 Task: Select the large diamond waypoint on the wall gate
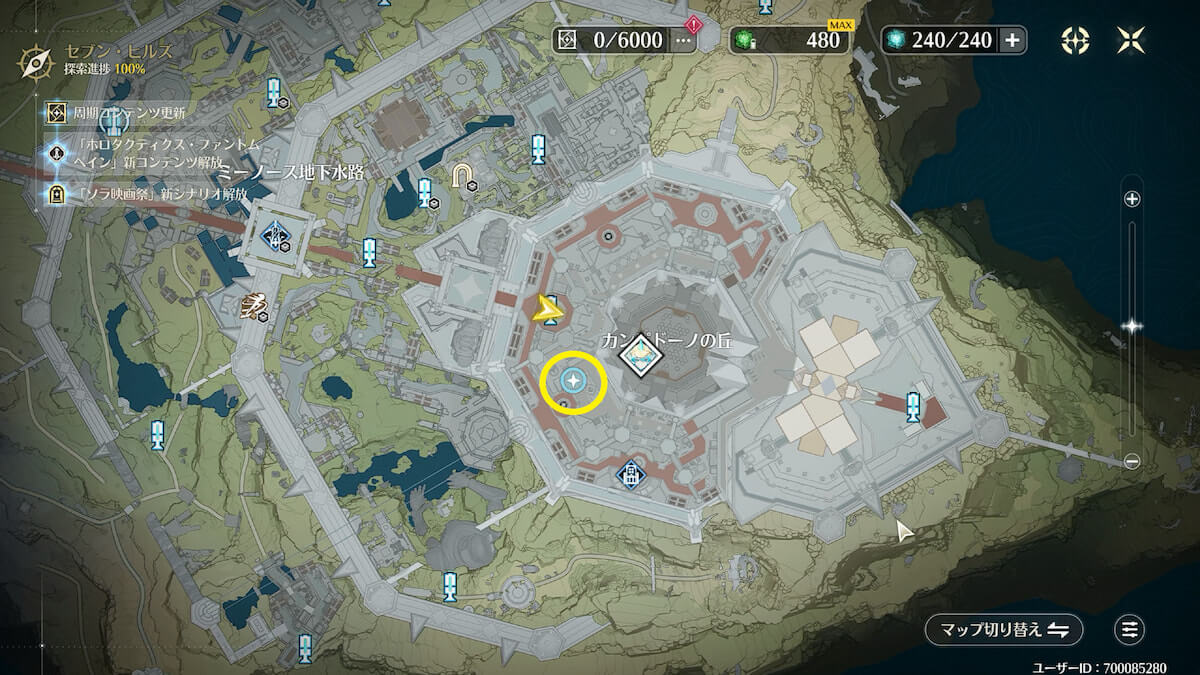275,236
